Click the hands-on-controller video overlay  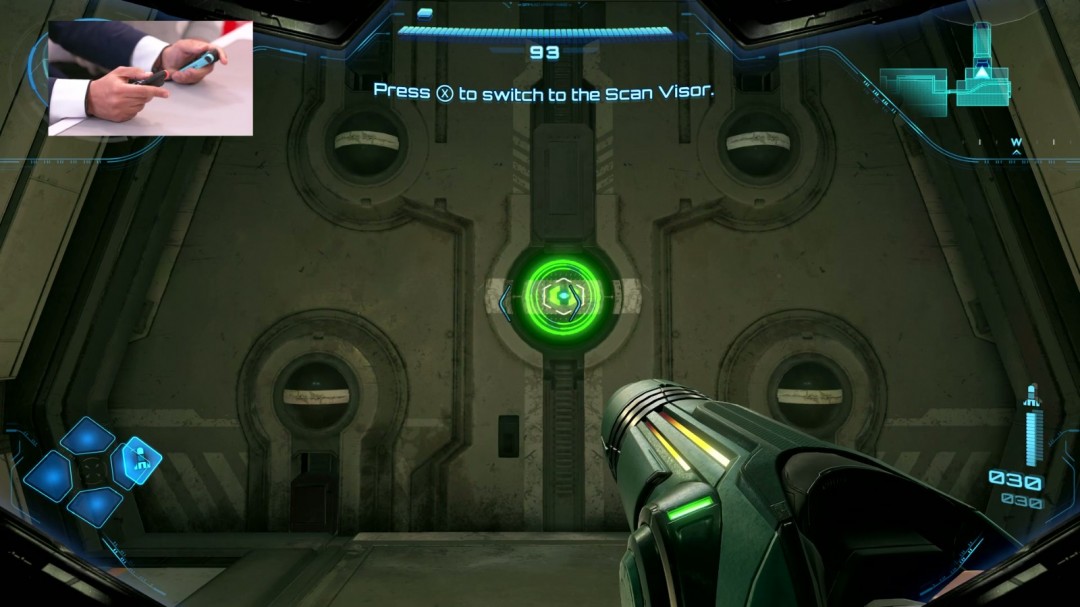pos(150,78)
